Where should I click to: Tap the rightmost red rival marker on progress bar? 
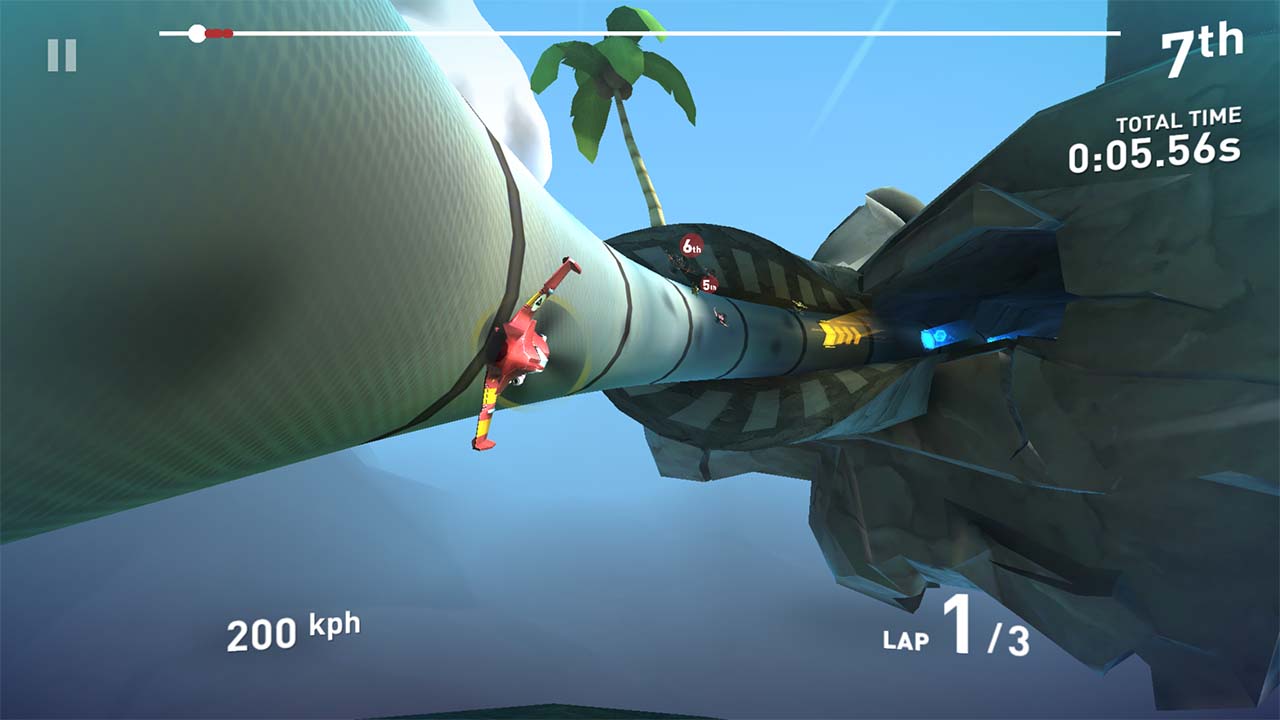230,32
